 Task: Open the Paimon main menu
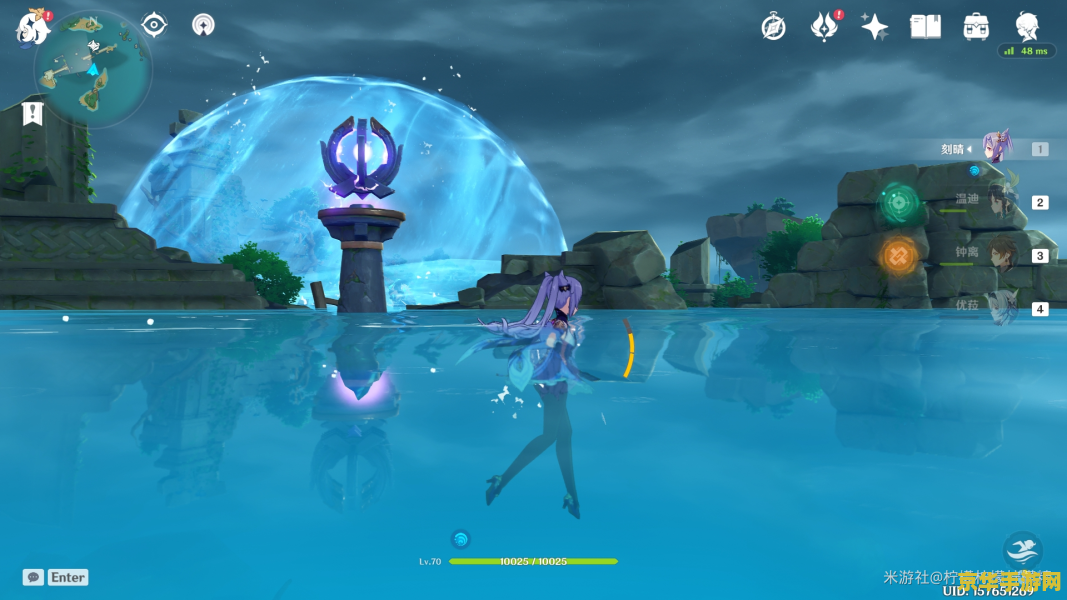33,27
